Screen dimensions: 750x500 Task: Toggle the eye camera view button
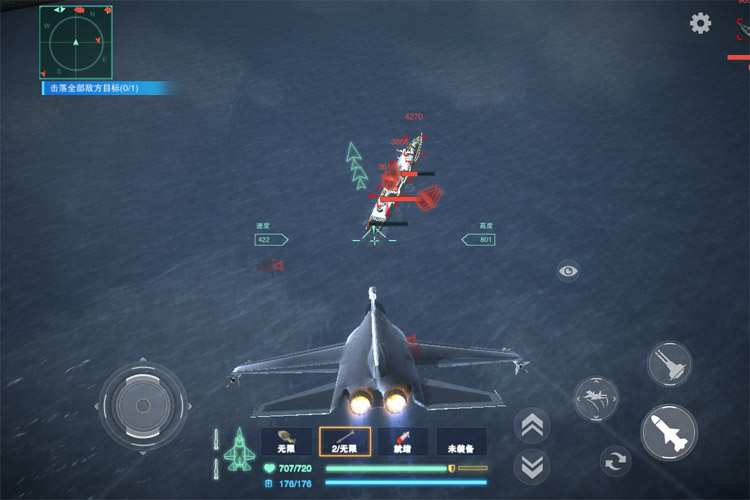coord(568,270)
